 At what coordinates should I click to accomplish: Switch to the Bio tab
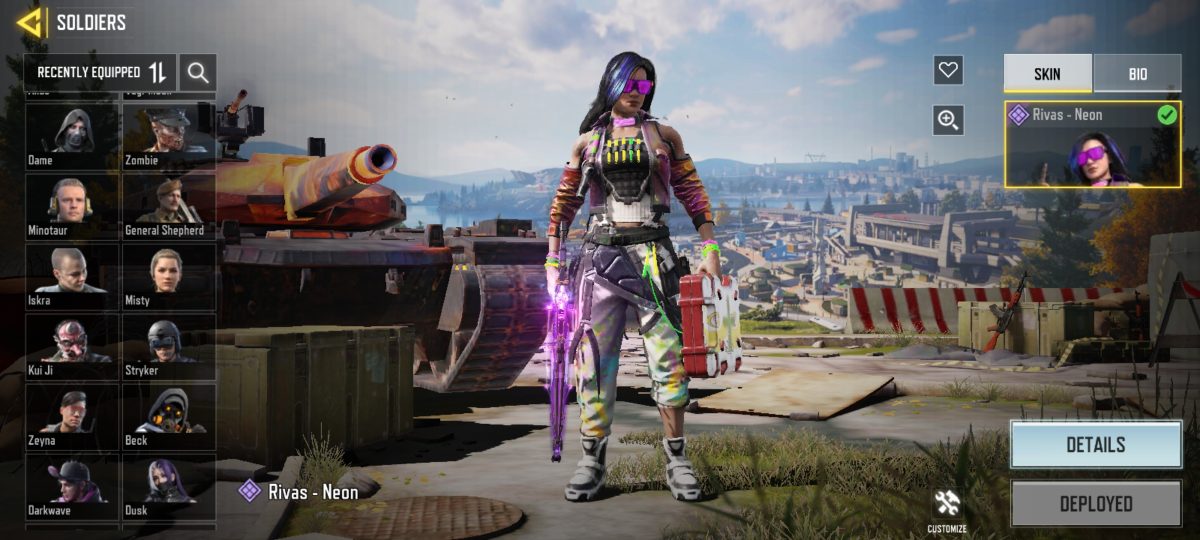click(x=1137, y=74)
